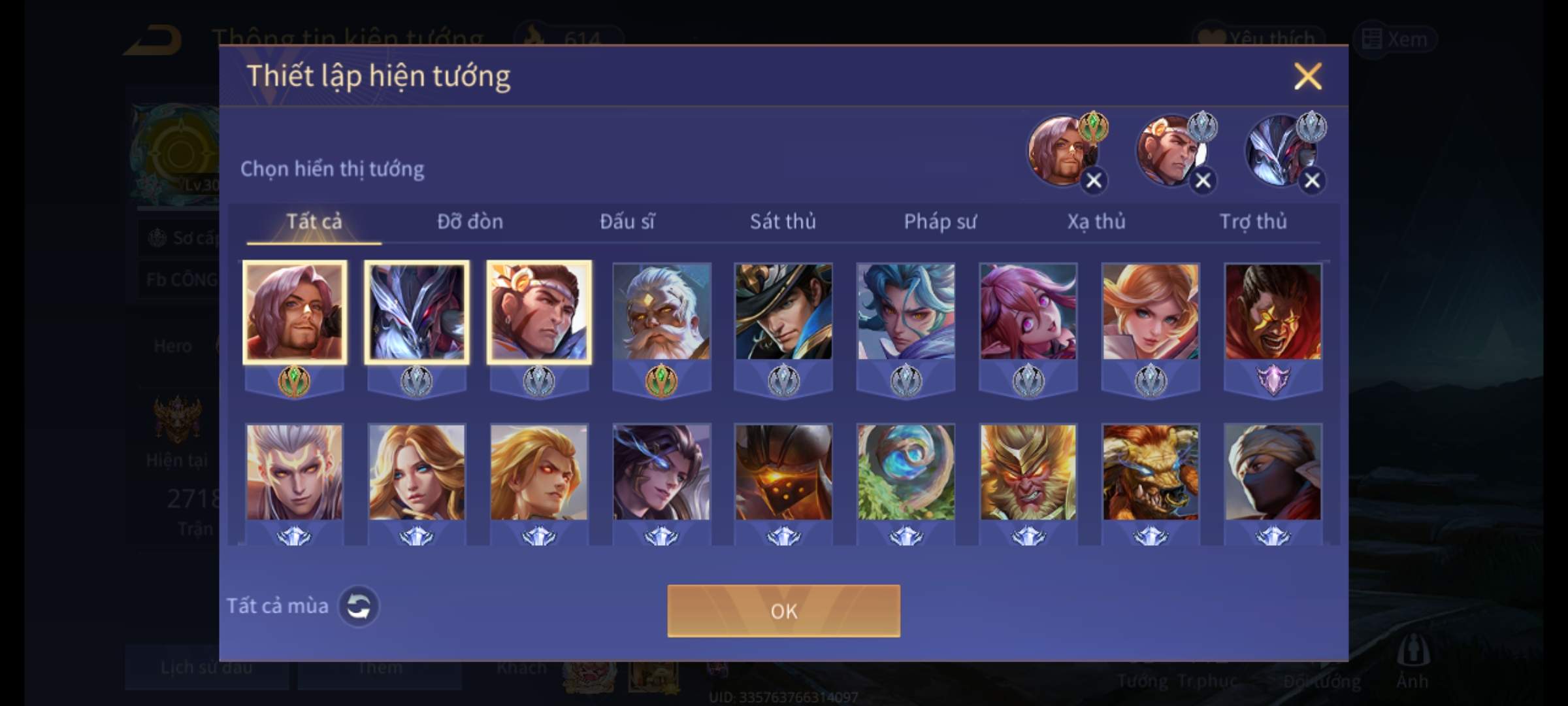Remove the headband warrior from selected display
1568x706 pixels.
tap(1203, 180)
